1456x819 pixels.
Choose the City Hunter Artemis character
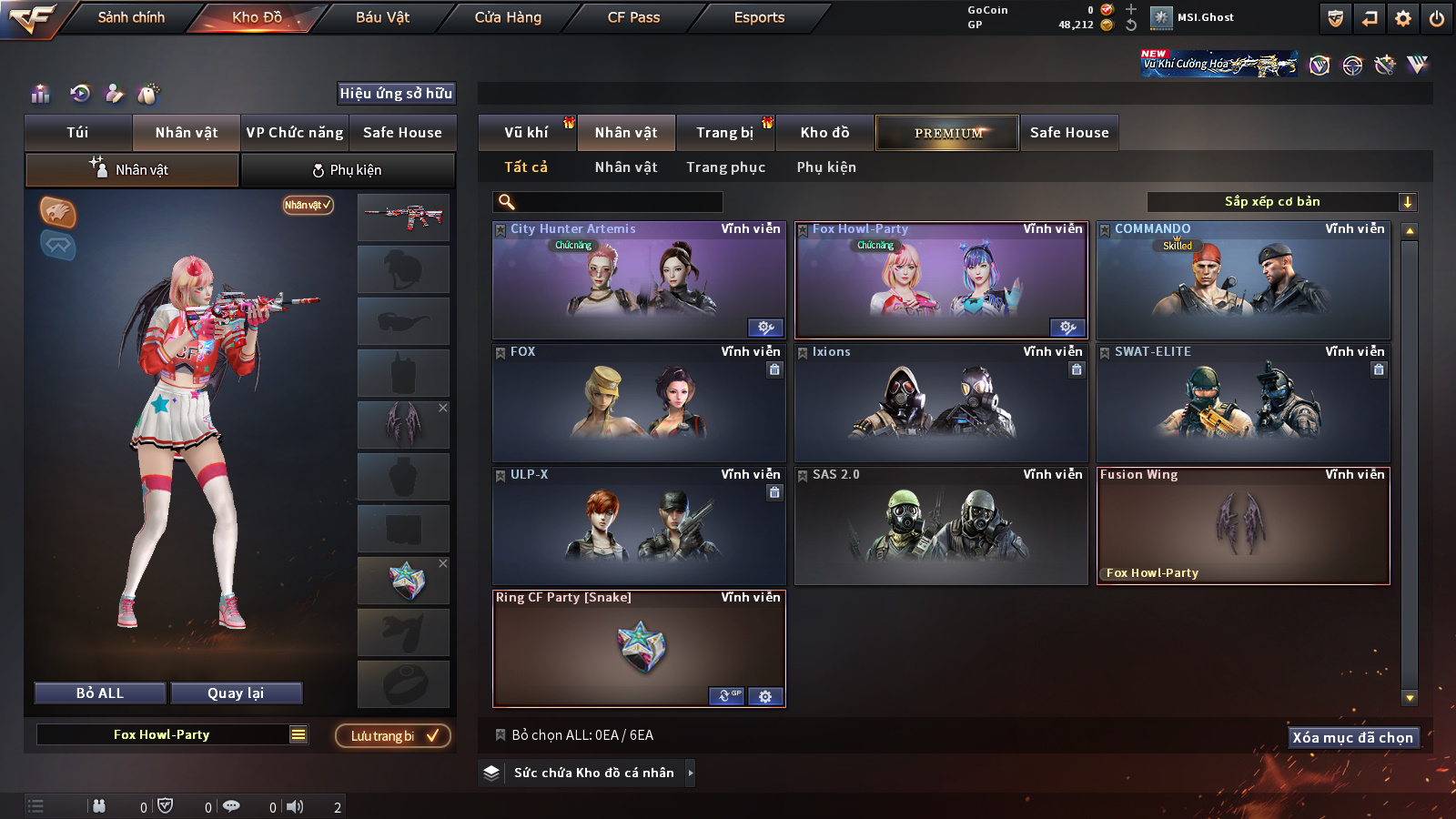click(x=638, y=280)
